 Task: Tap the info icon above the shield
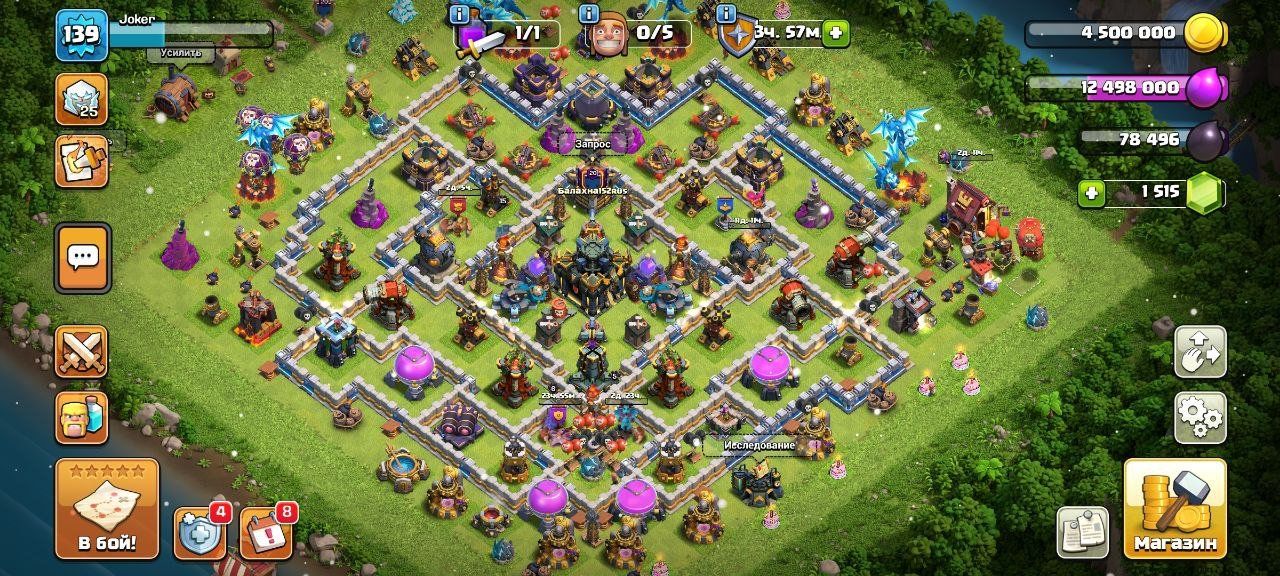727,13
